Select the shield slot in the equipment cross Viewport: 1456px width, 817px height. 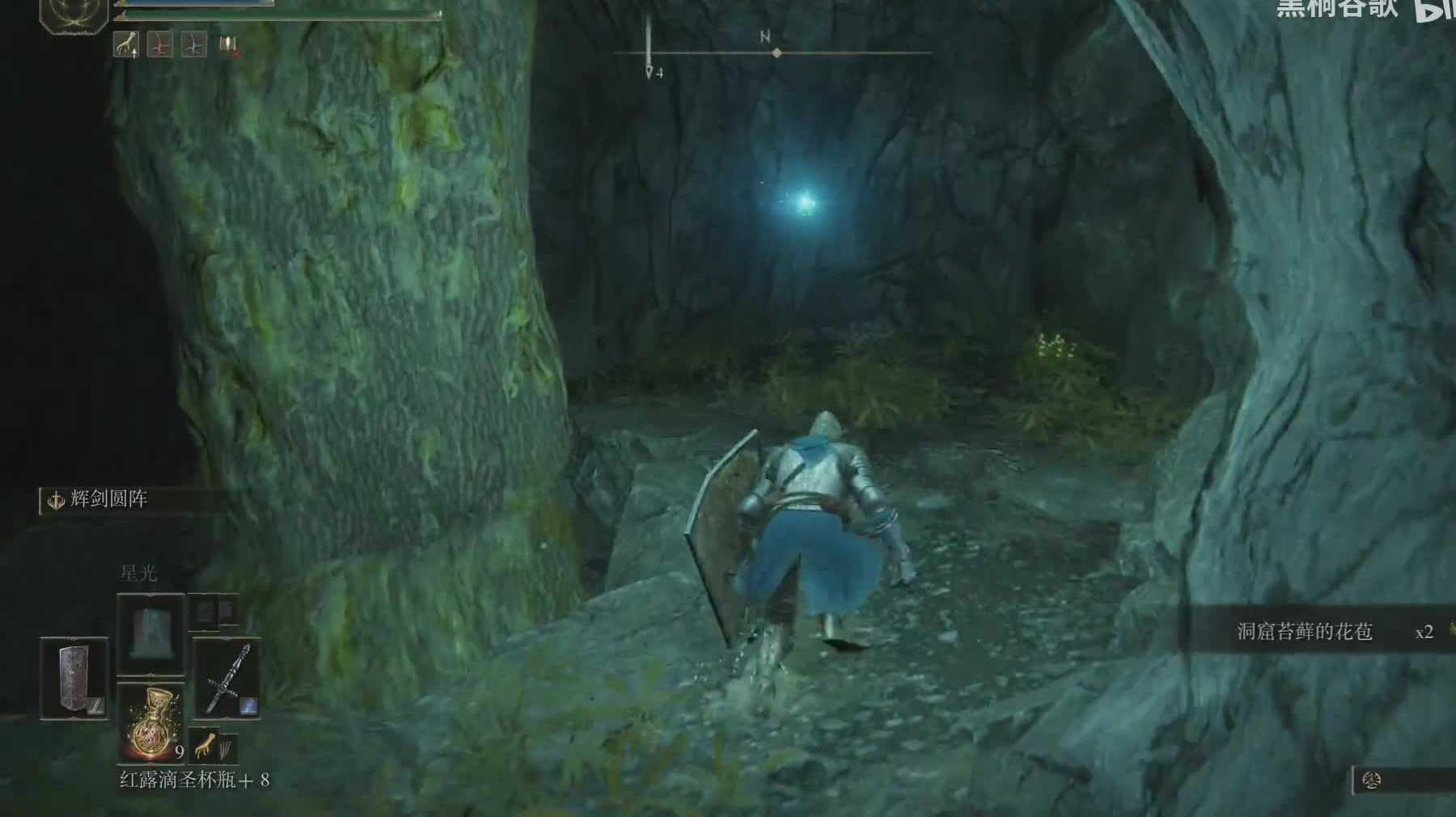pyautogui.click(x=74, y=678)
